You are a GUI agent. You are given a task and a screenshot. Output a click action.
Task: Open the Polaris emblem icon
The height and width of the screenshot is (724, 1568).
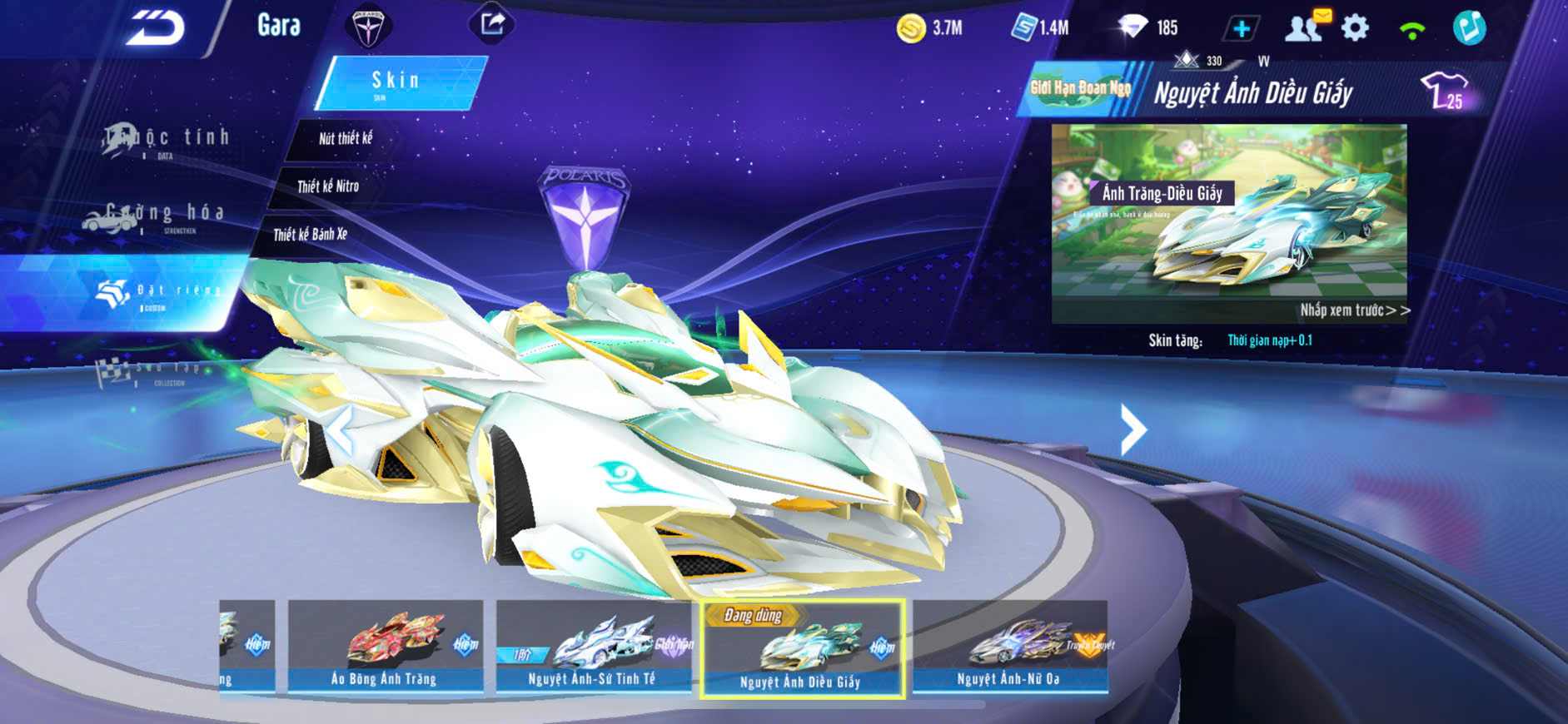coord(367,27)
